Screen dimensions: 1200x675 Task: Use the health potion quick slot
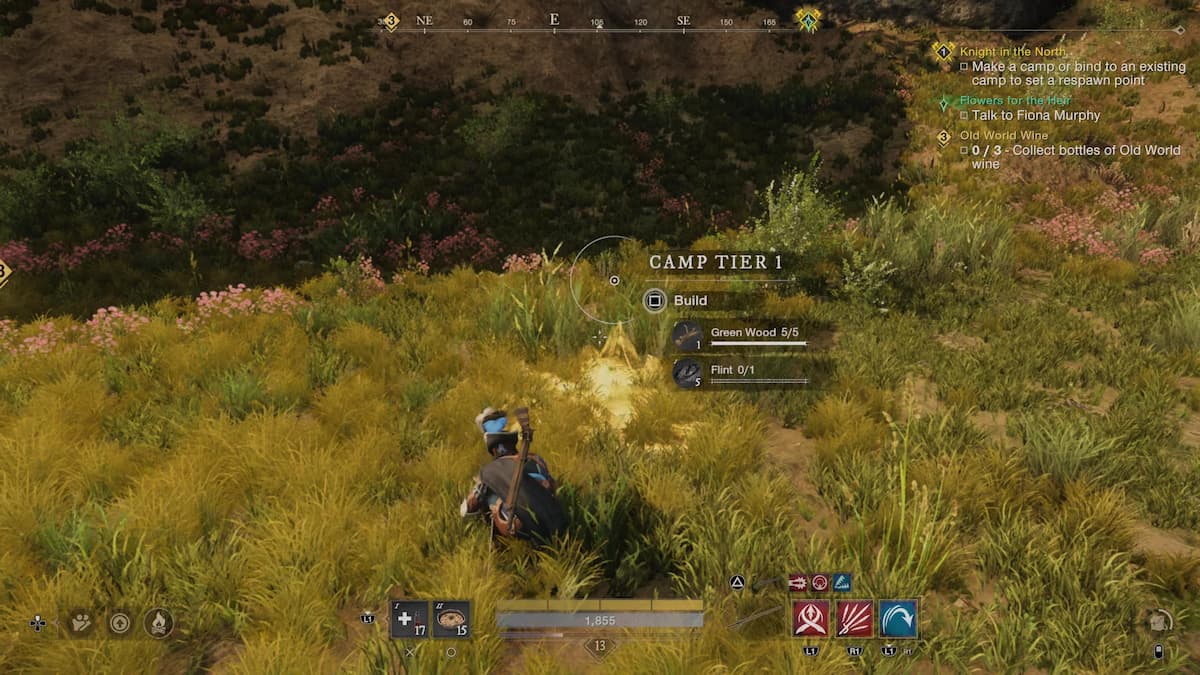(410, 619)
